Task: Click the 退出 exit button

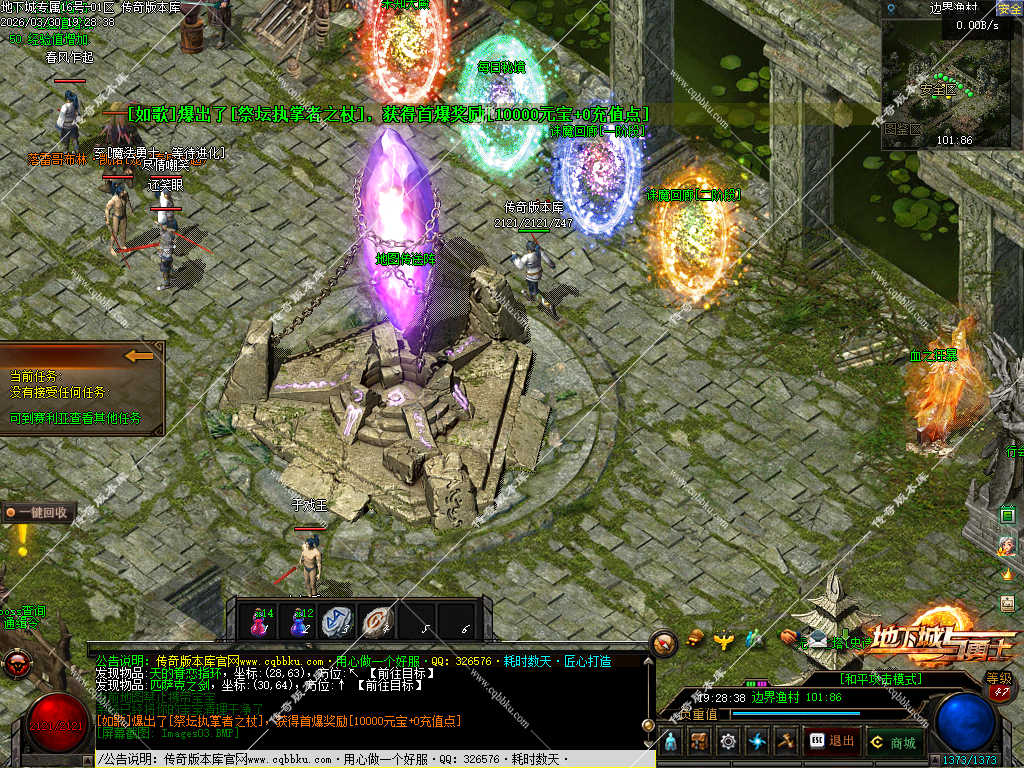Action: (x=832, y=741)
